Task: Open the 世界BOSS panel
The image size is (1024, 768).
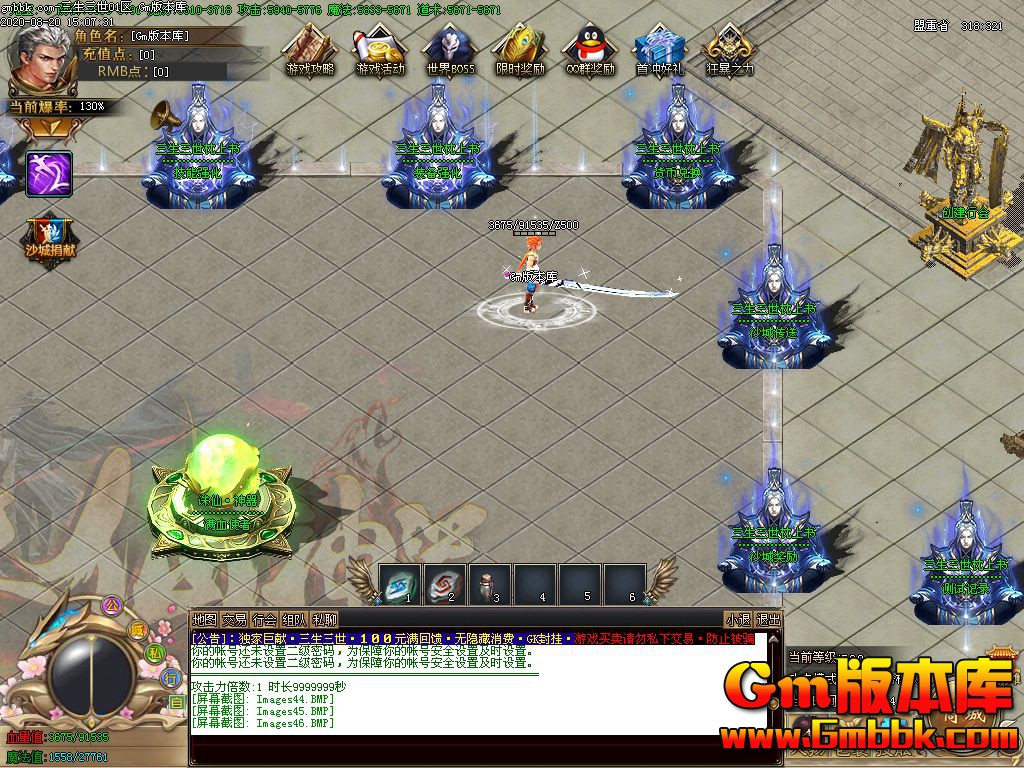Action: (449, 50)
